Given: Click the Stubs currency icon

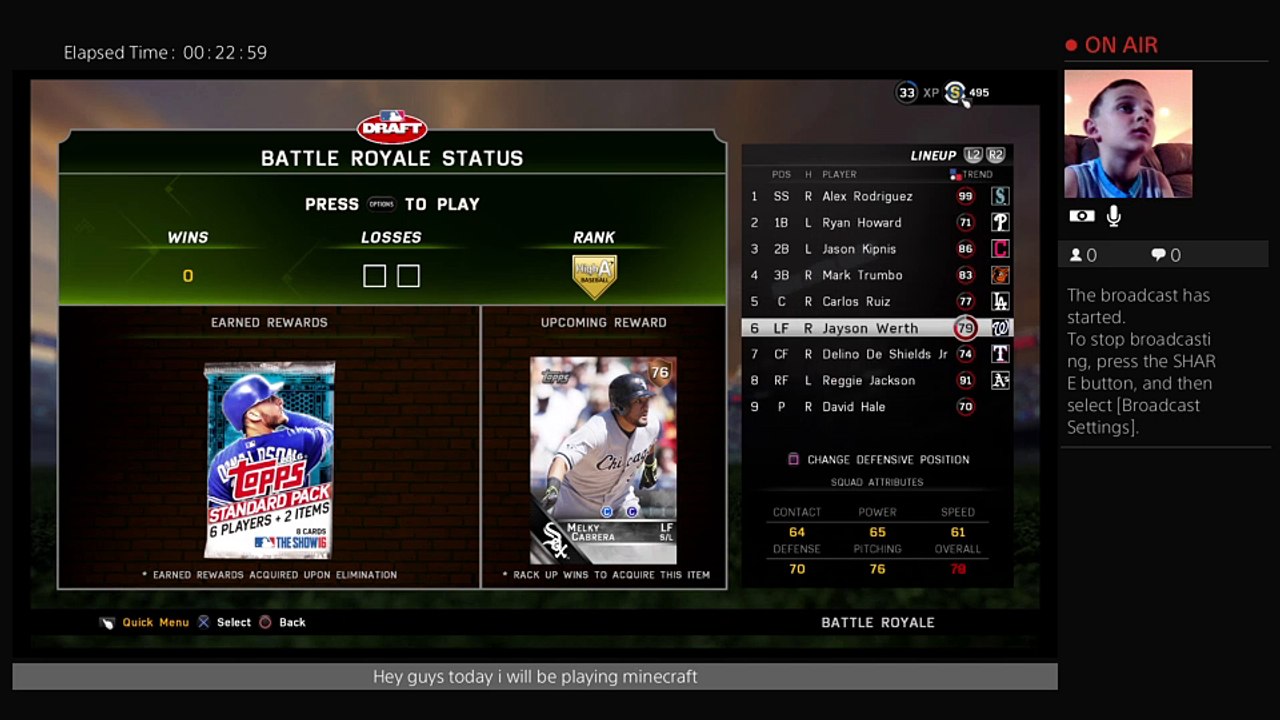Looking at the screenshot, I should pos(955,93).
